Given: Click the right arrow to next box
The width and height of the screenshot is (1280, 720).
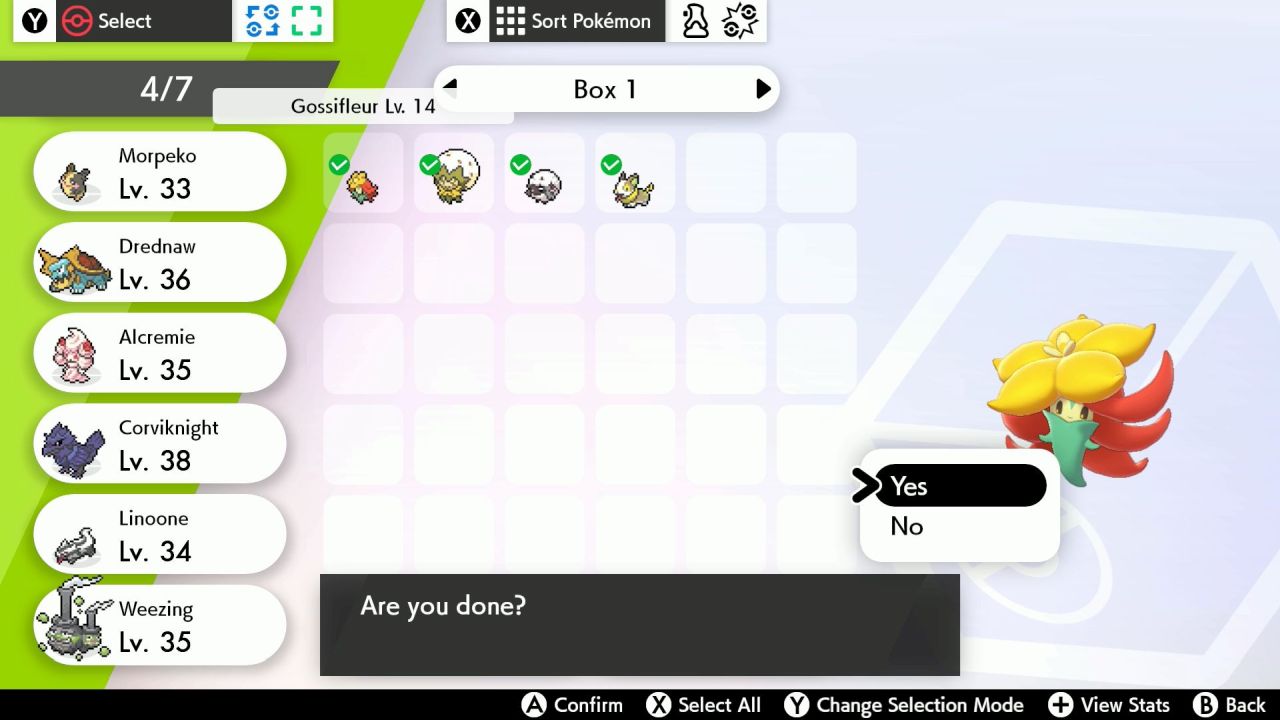Looking at the screenshot, I should pos(764,88).
